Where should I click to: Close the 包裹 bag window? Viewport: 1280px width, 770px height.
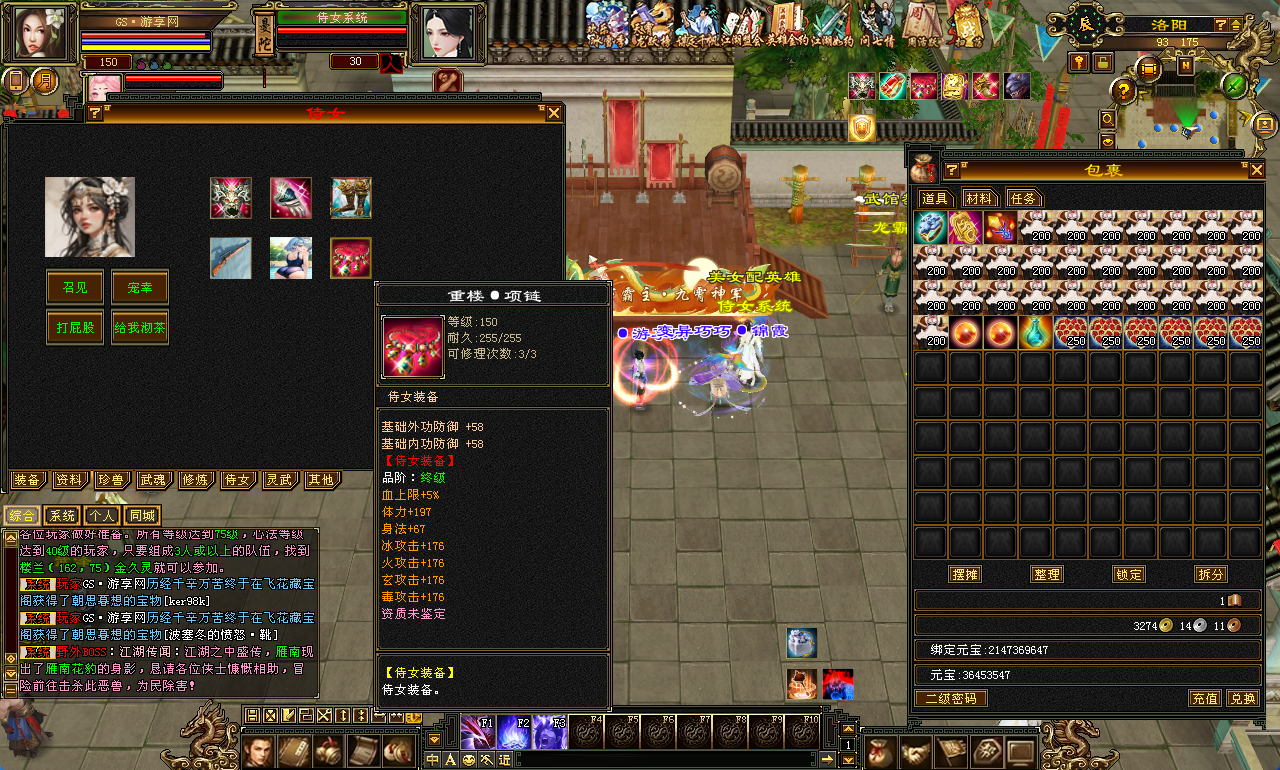click(1256, 171)
